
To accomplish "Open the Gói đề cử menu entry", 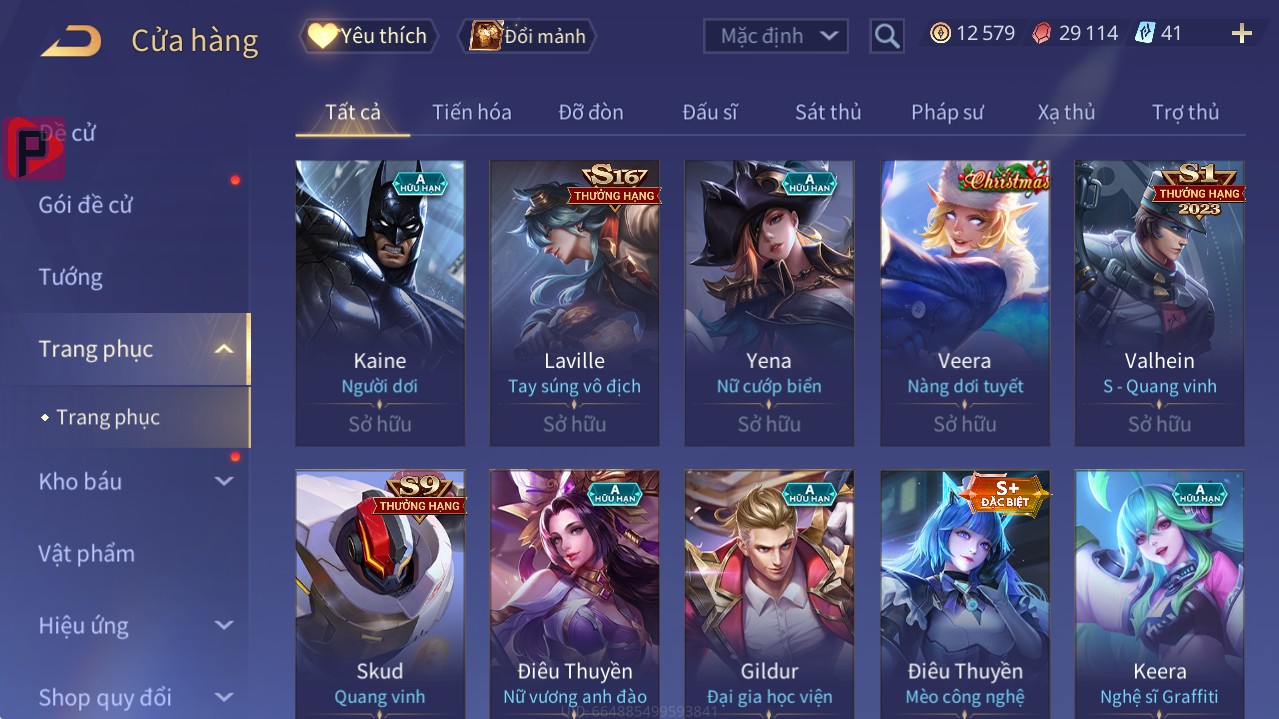I will tap(86, 205).
